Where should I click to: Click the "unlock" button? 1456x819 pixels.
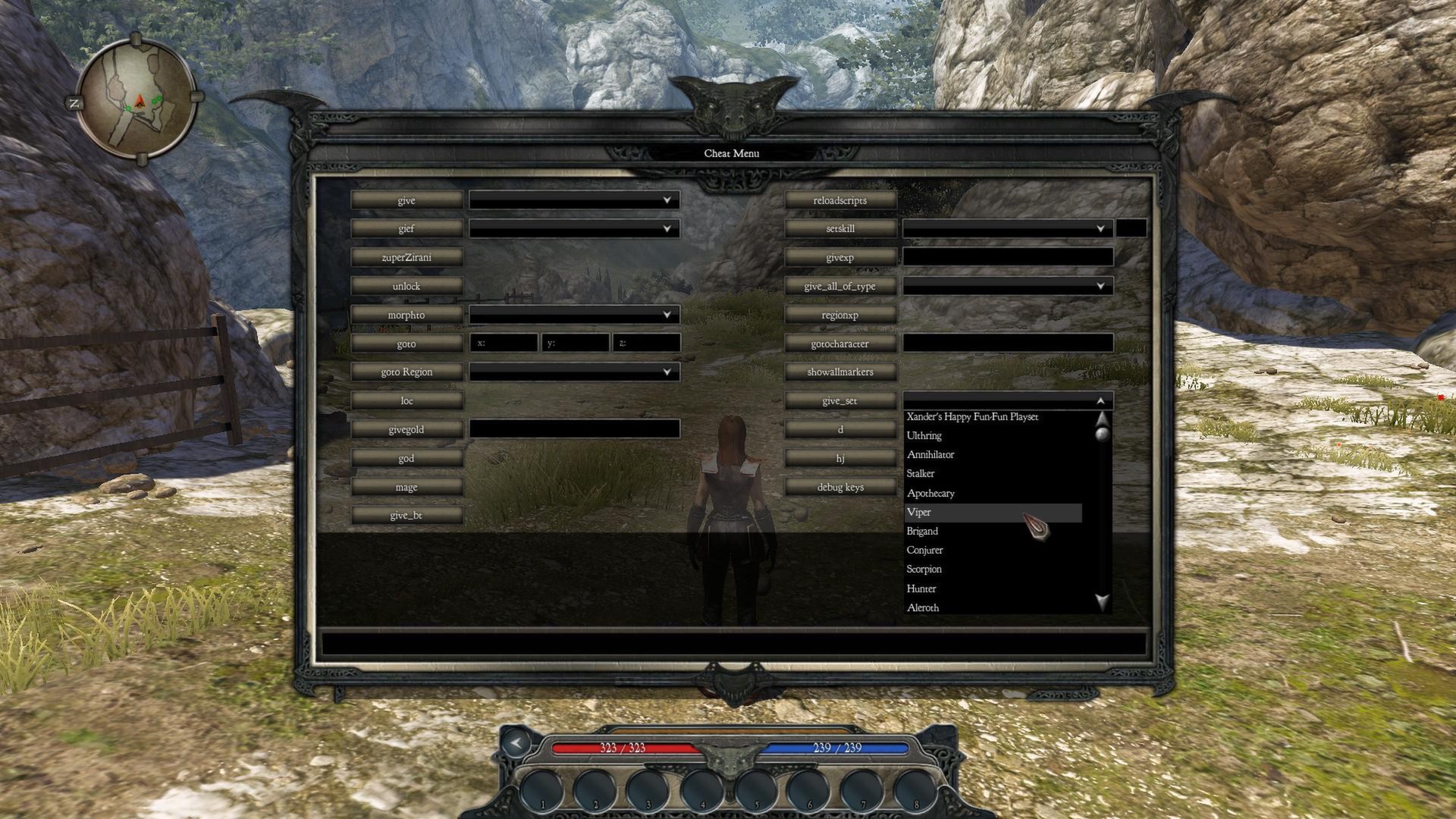tap(406, 286)
